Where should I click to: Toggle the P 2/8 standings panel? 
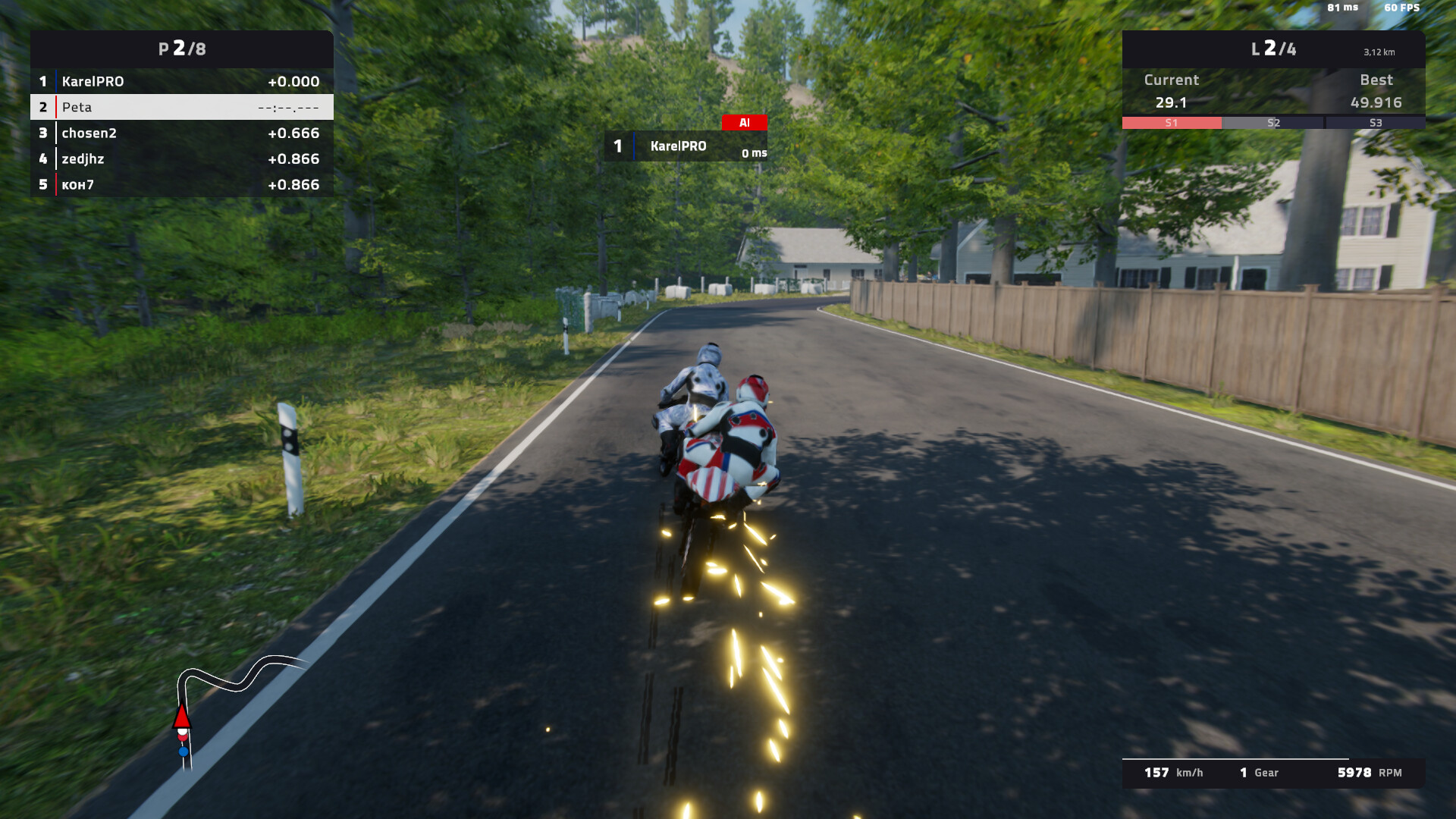pos(182,49)
